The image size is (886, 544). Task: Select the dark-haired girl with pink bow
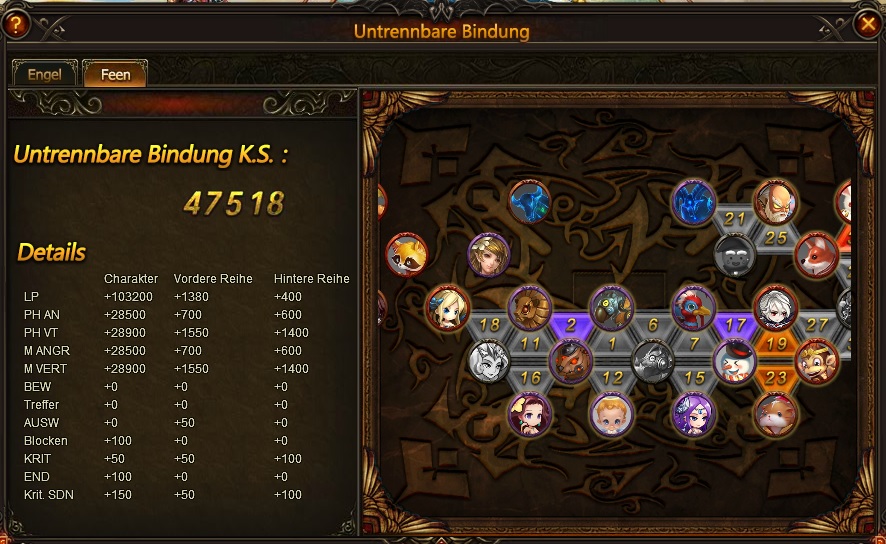pyautogui.click(x=530, y=414)
